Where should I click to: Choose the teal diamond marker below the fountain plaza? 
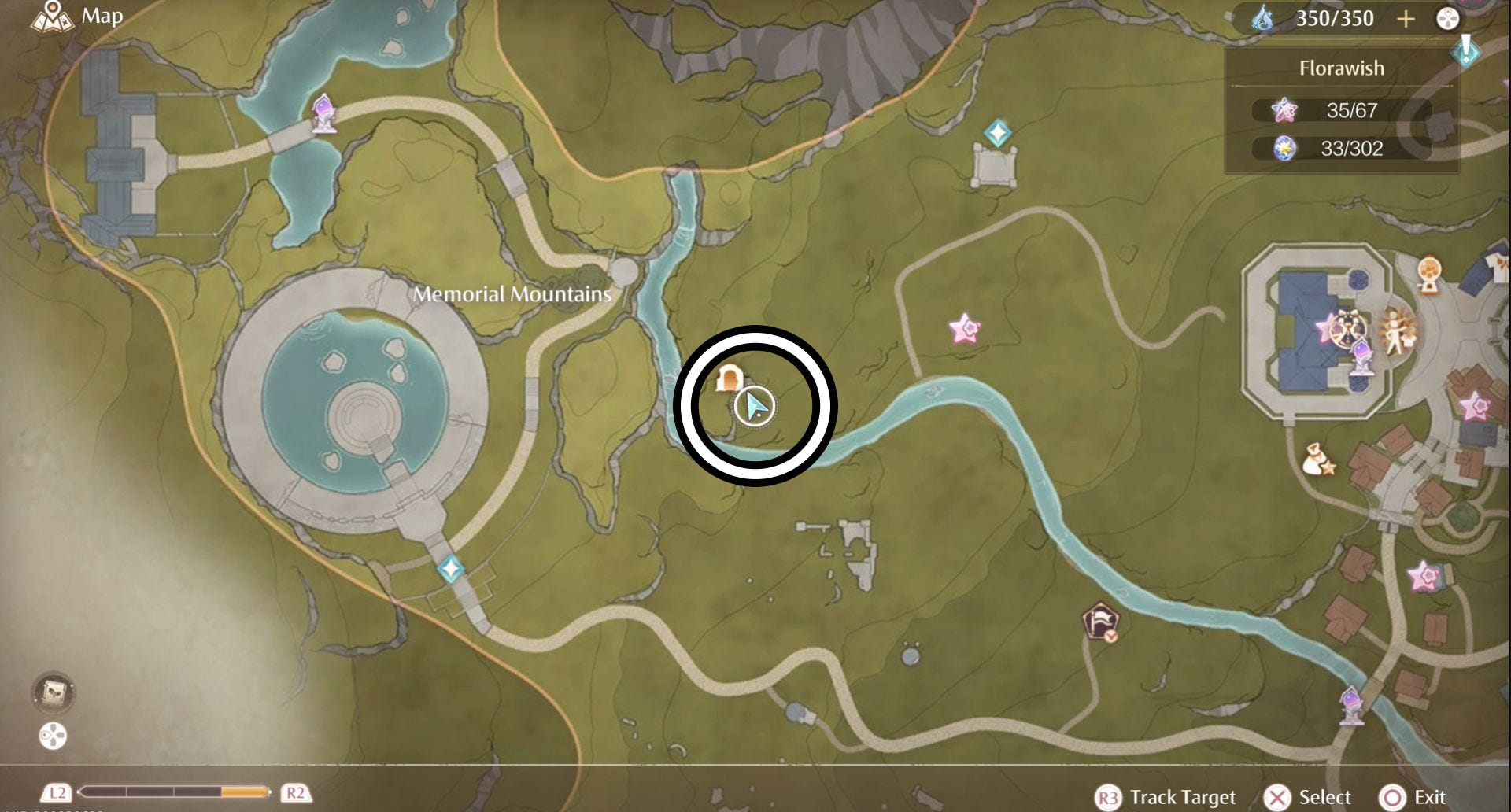tap(450, 567)
